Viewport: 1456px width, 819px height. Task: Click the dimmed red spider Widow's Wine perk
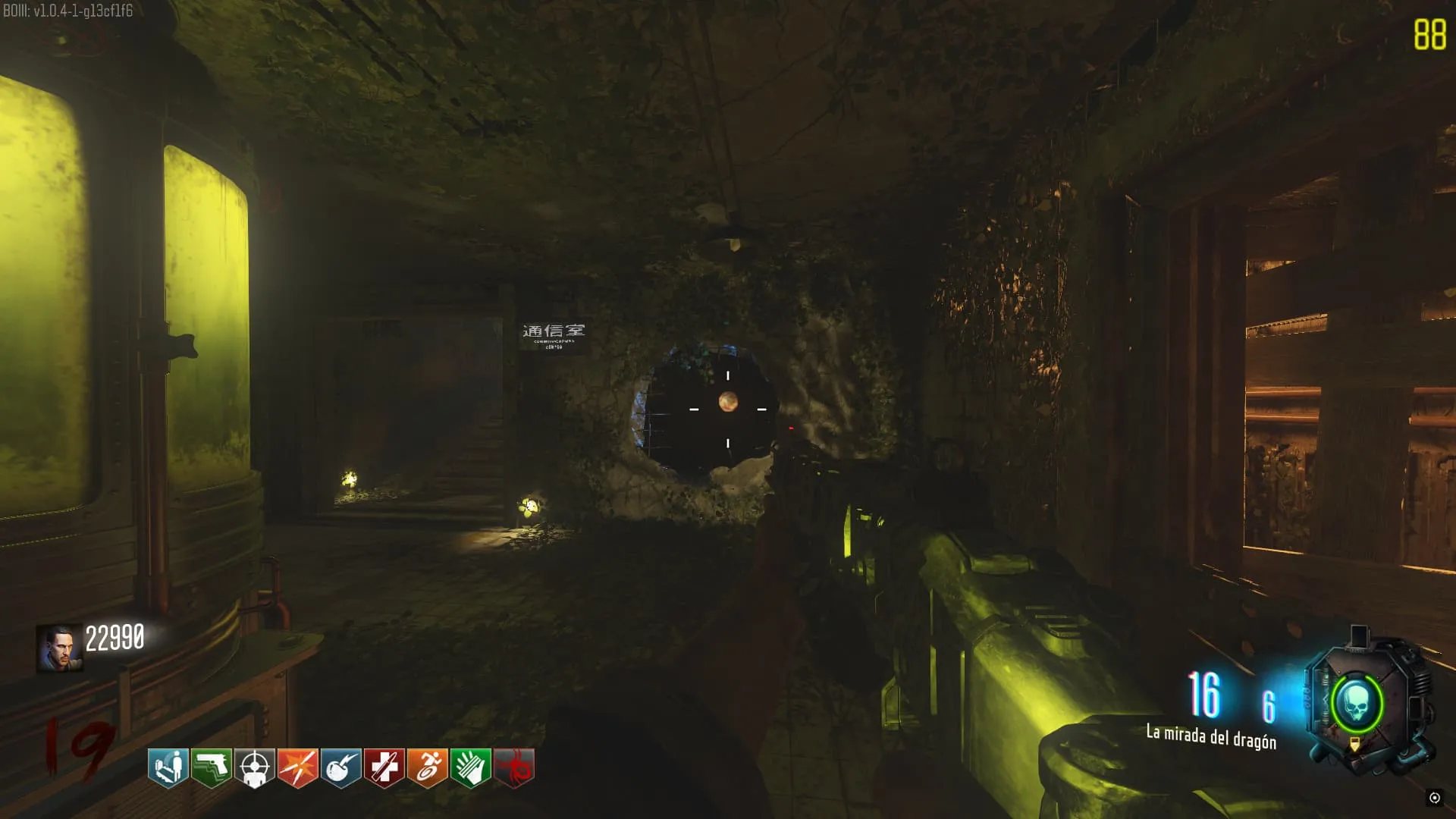pyautogui.click(x=514, y=767)
